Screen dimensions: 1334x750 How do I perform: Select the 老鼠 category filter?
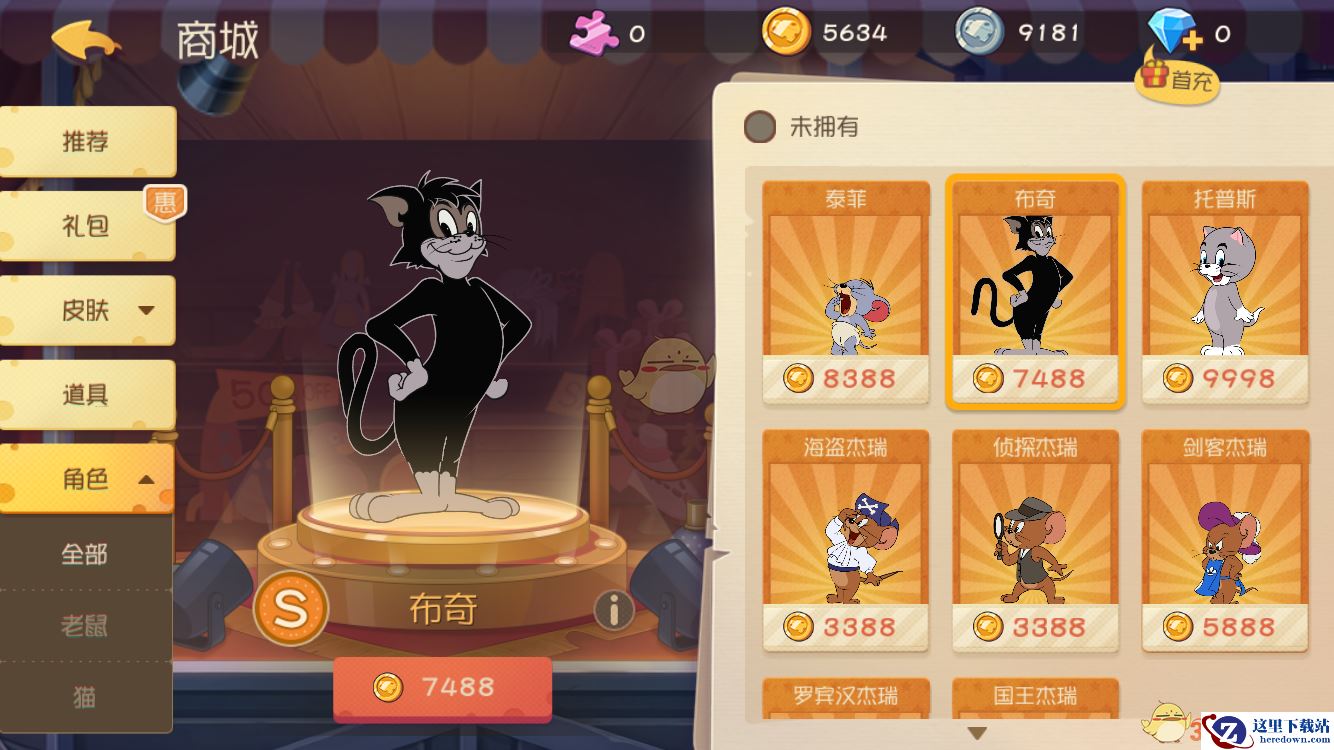coord(86,625)
